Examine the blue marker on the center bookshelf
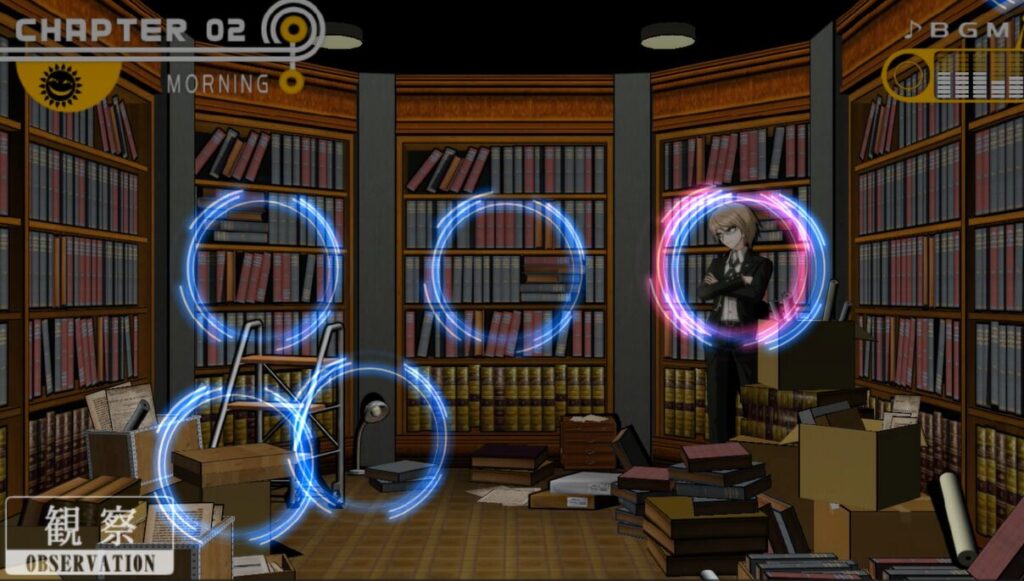The height and width of the screenshot is (581, 1024). click(x=505, y=272)
